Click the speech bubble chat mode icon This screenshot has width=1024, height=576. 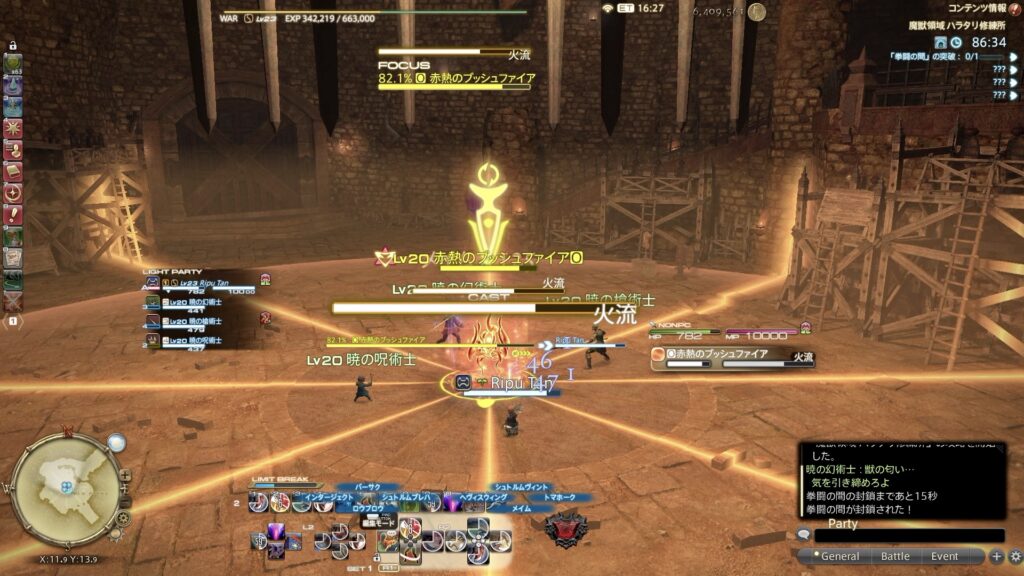[x=803, y=535]
